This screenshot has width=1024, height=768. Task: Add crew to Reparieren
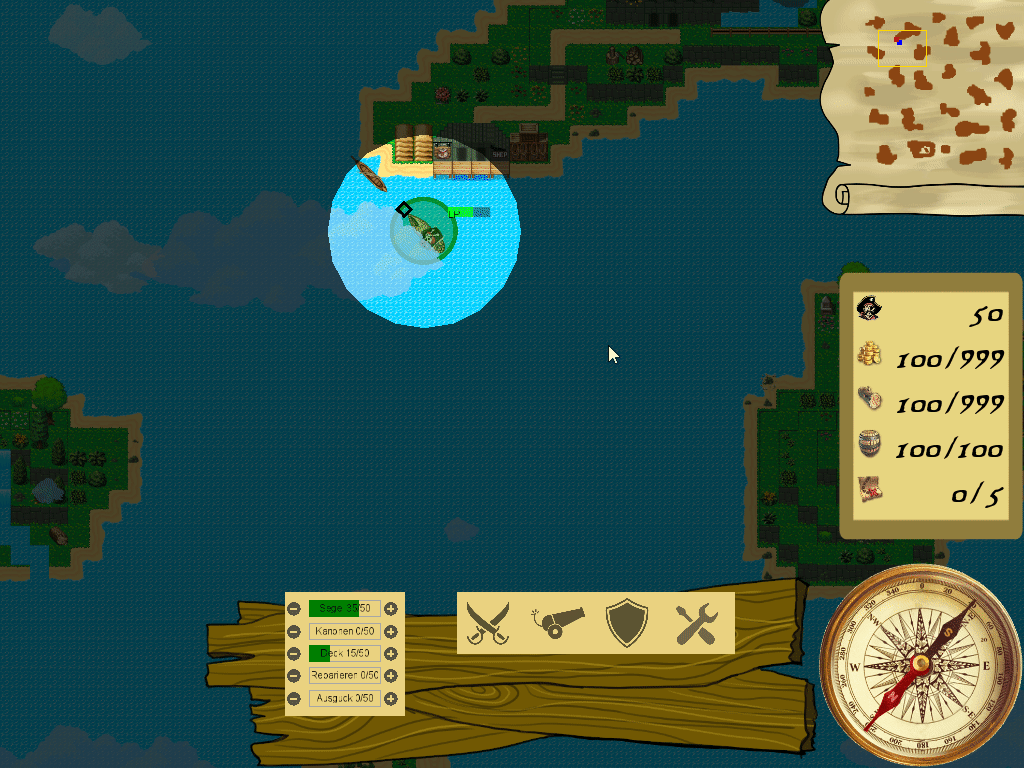coord(391,676)
